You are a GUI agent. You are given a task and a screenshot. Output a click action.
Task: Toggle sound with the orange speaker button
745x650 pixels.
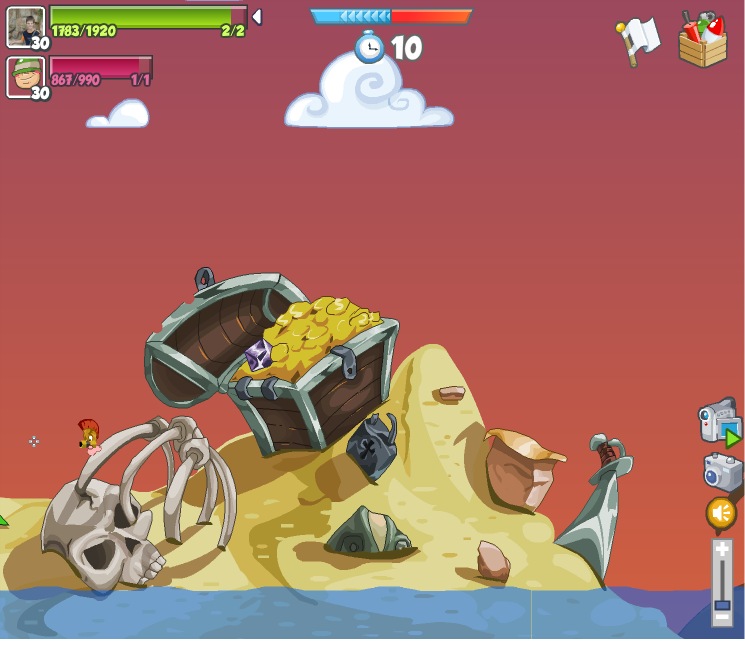[x=721, y=514]
